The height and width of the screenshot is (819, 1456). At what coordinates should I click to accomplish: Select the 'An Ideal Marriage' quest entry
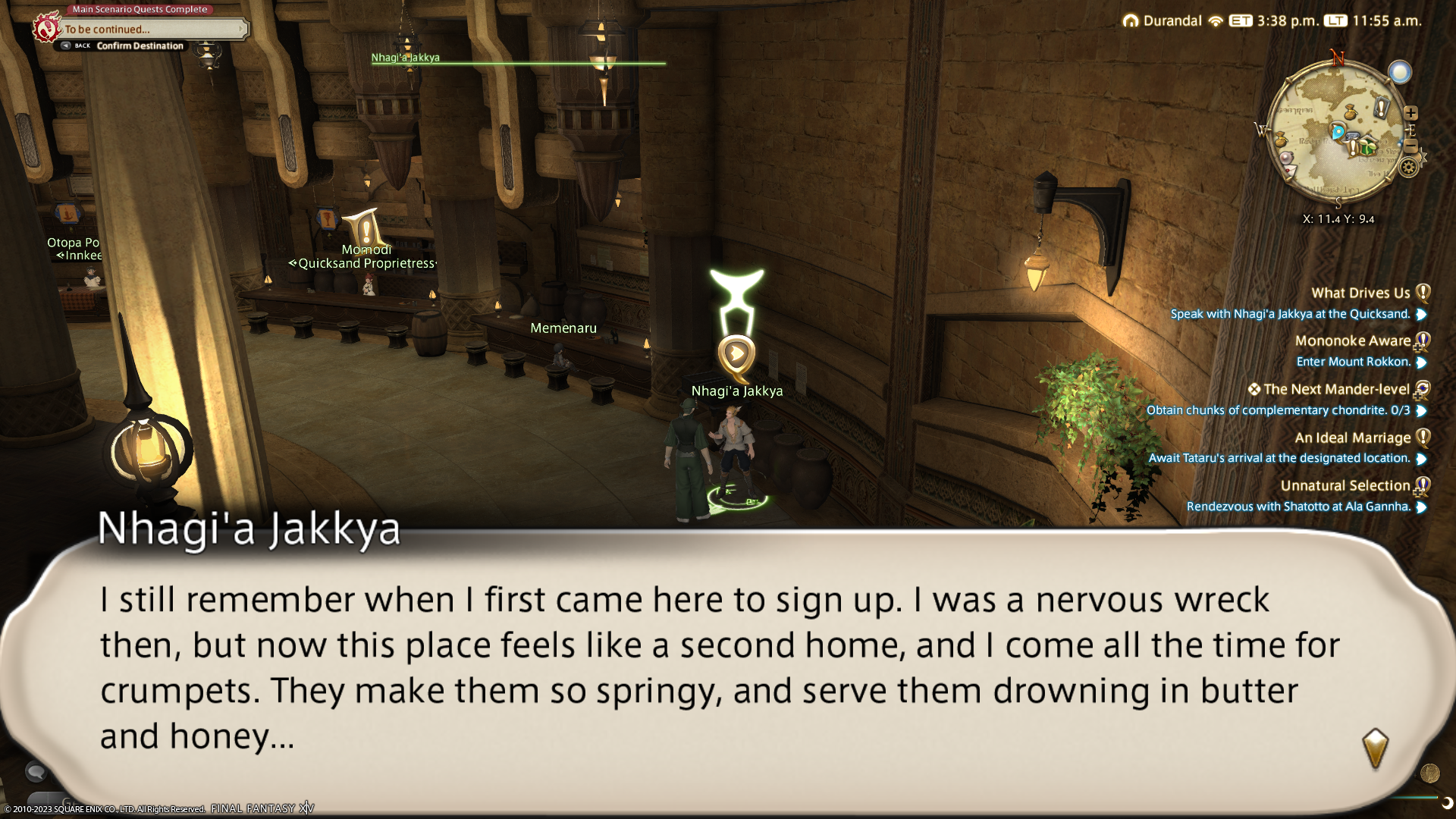tap(1352, 438)
